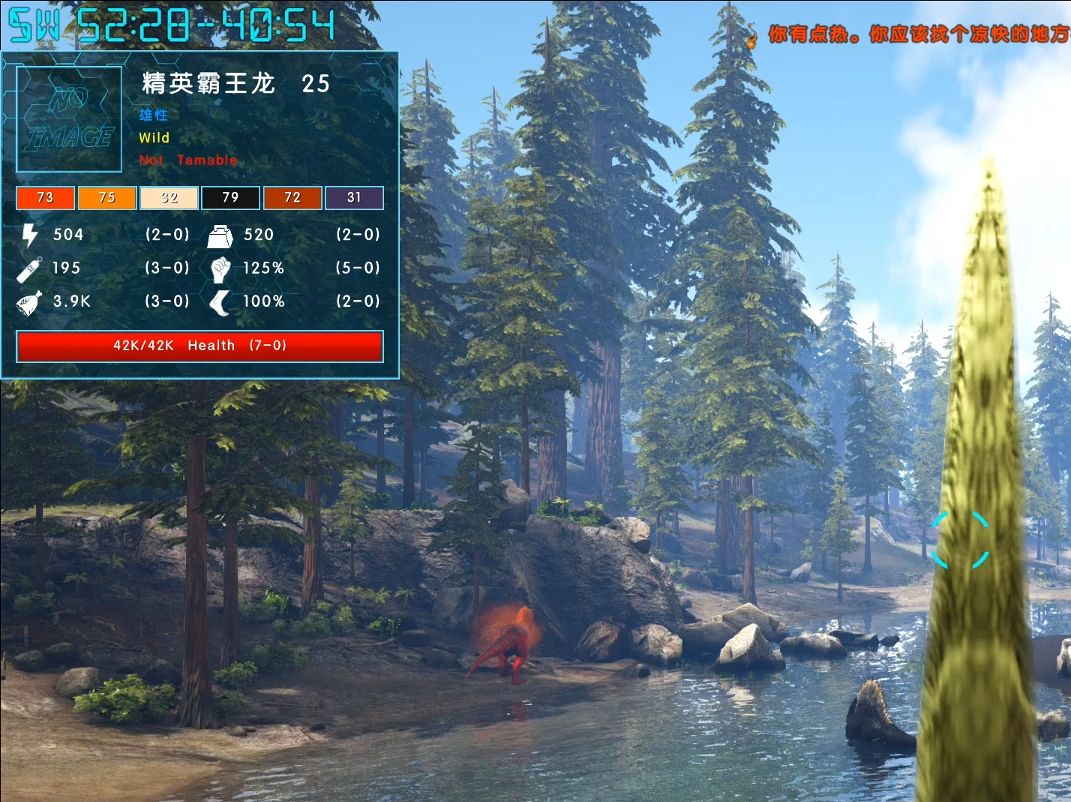This screenshot has width=1071, height=802.
Task: Select the fist melee damage icon
Action: pos(220,268)
